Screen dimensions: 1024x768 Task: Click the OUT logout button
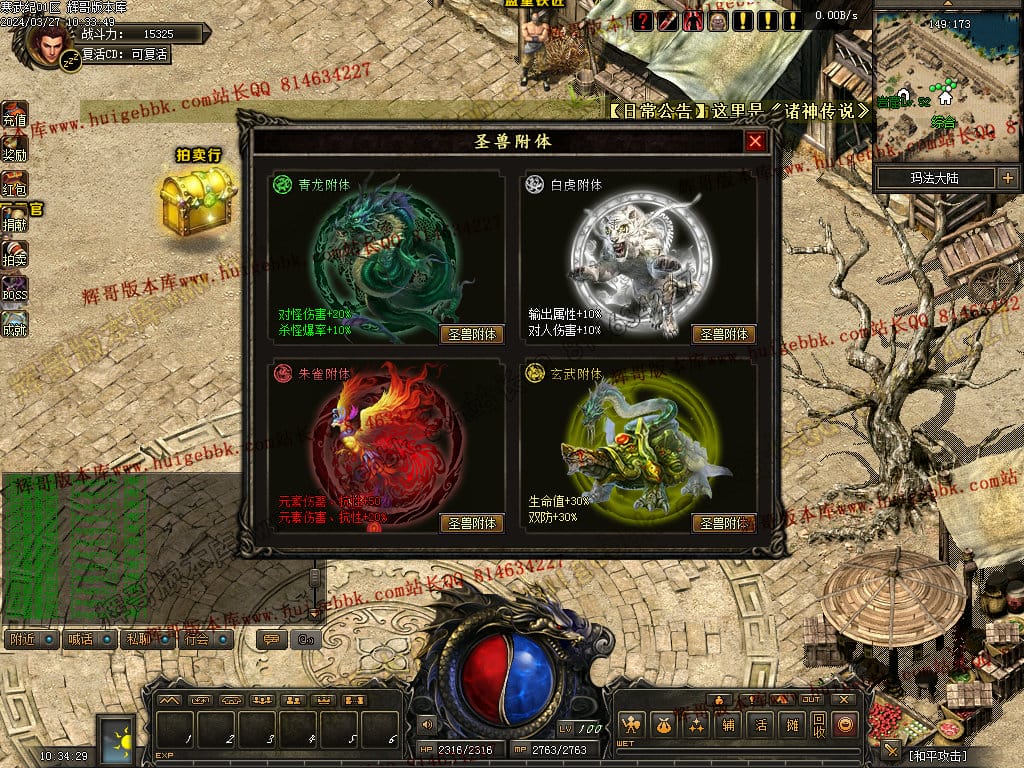click(x=812, y=699)
